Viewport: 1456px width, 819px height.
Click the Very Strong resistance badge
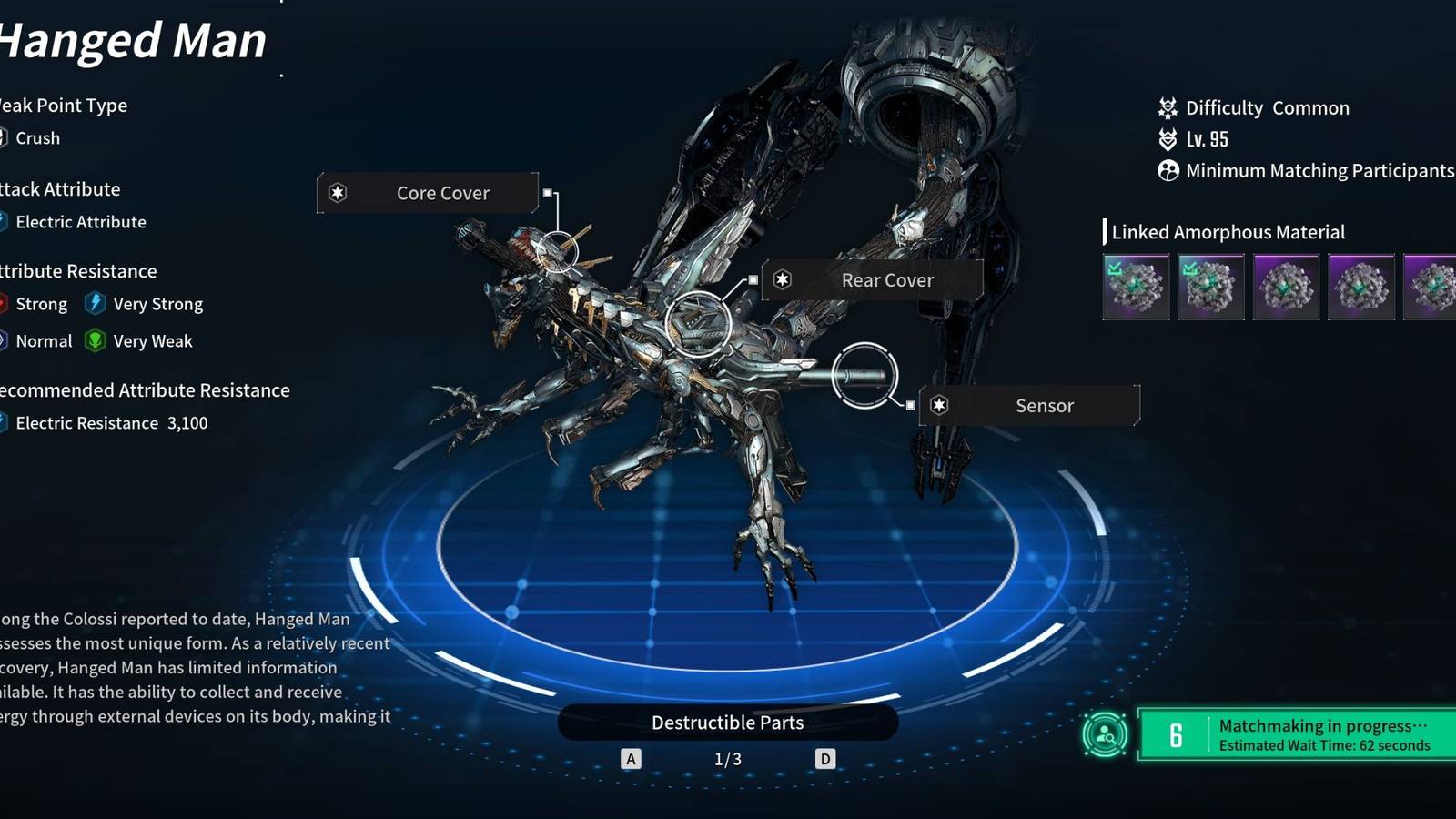click(95, 303)
